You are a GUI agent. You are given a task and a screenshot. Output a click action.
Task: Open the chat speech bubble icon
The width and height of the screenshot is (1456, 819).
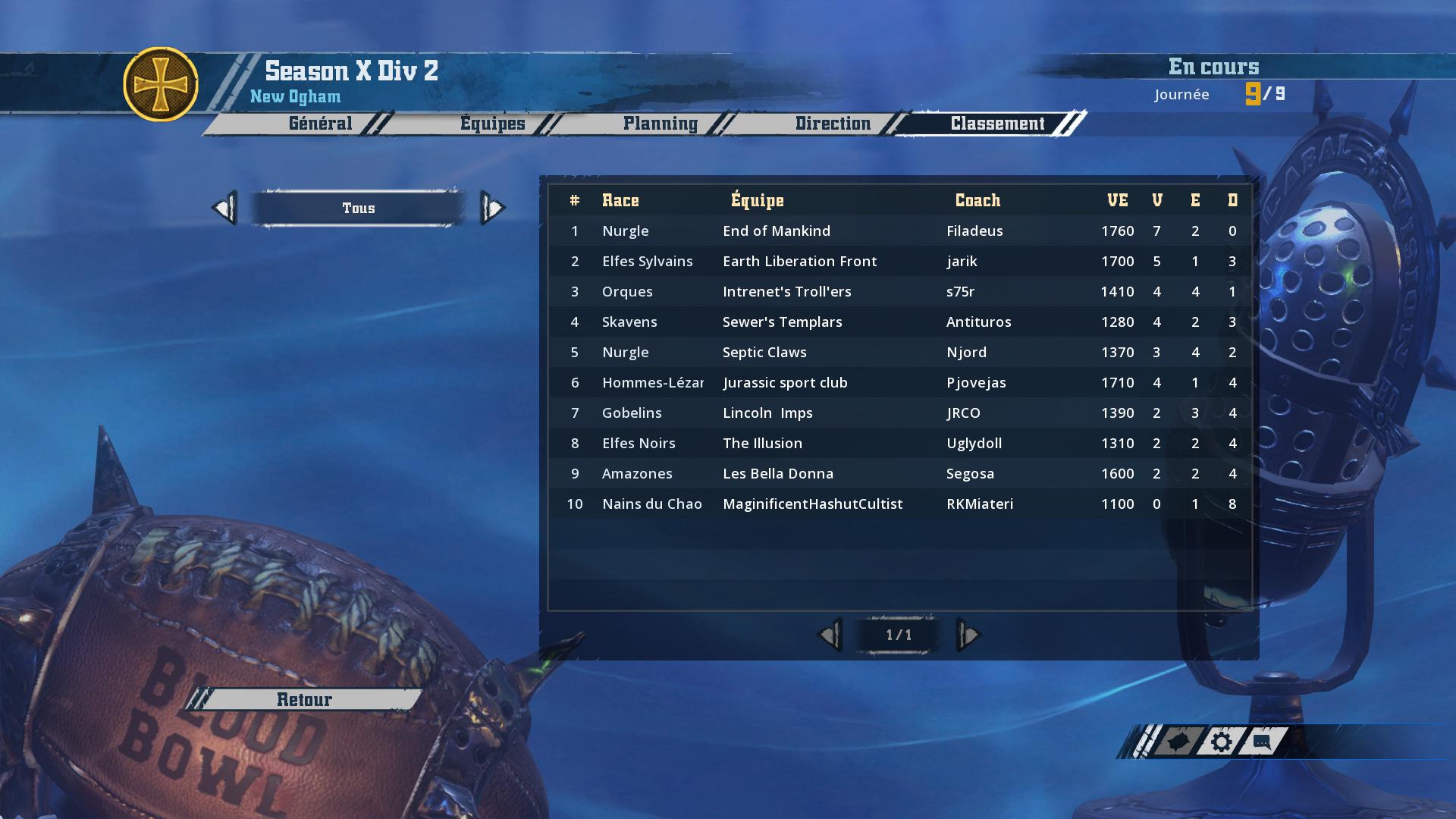click(1262, 742)
